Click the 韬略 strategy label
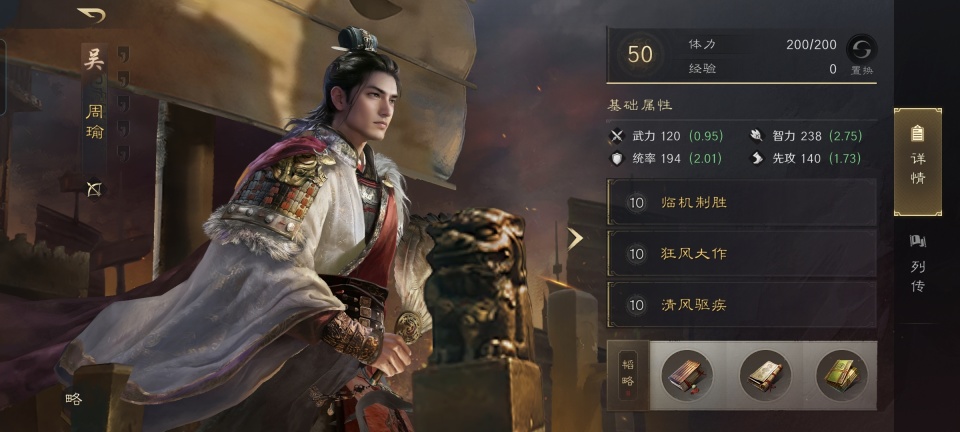Viewport: 960px width, 432px height. pos(627,375)
